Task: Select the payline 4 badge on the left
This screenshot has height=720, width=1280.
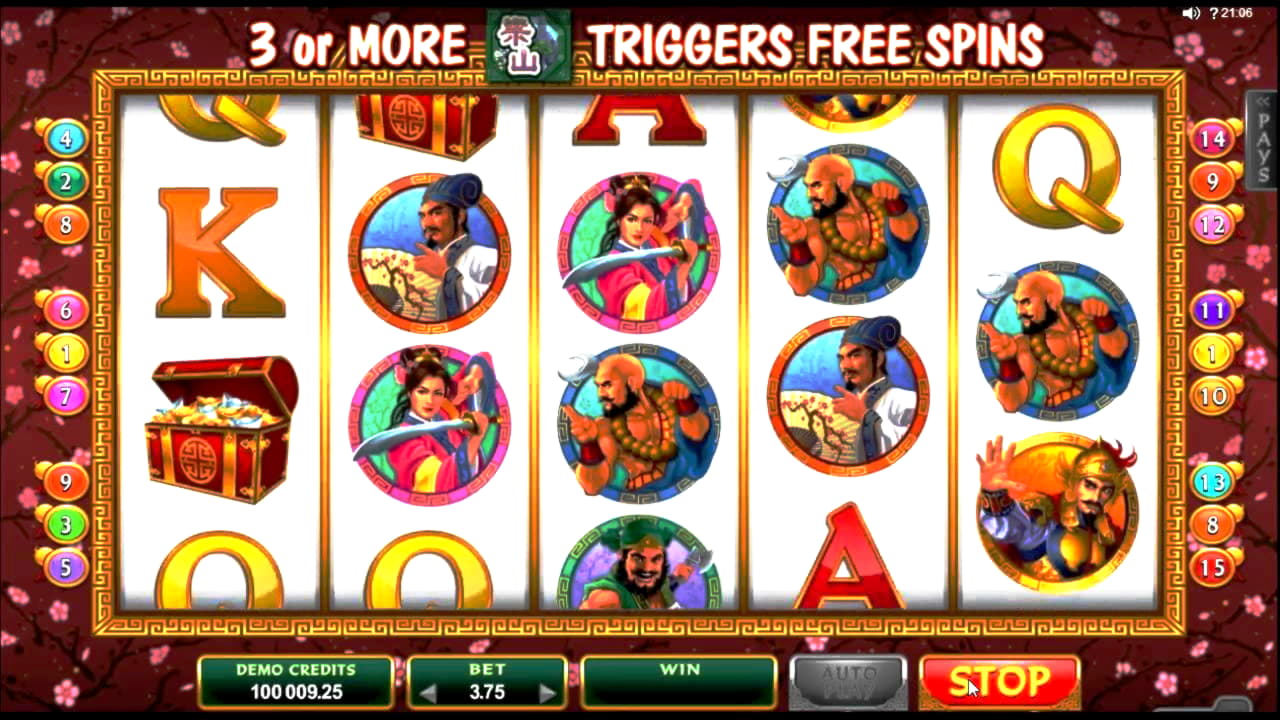Action: click(66, 139)
